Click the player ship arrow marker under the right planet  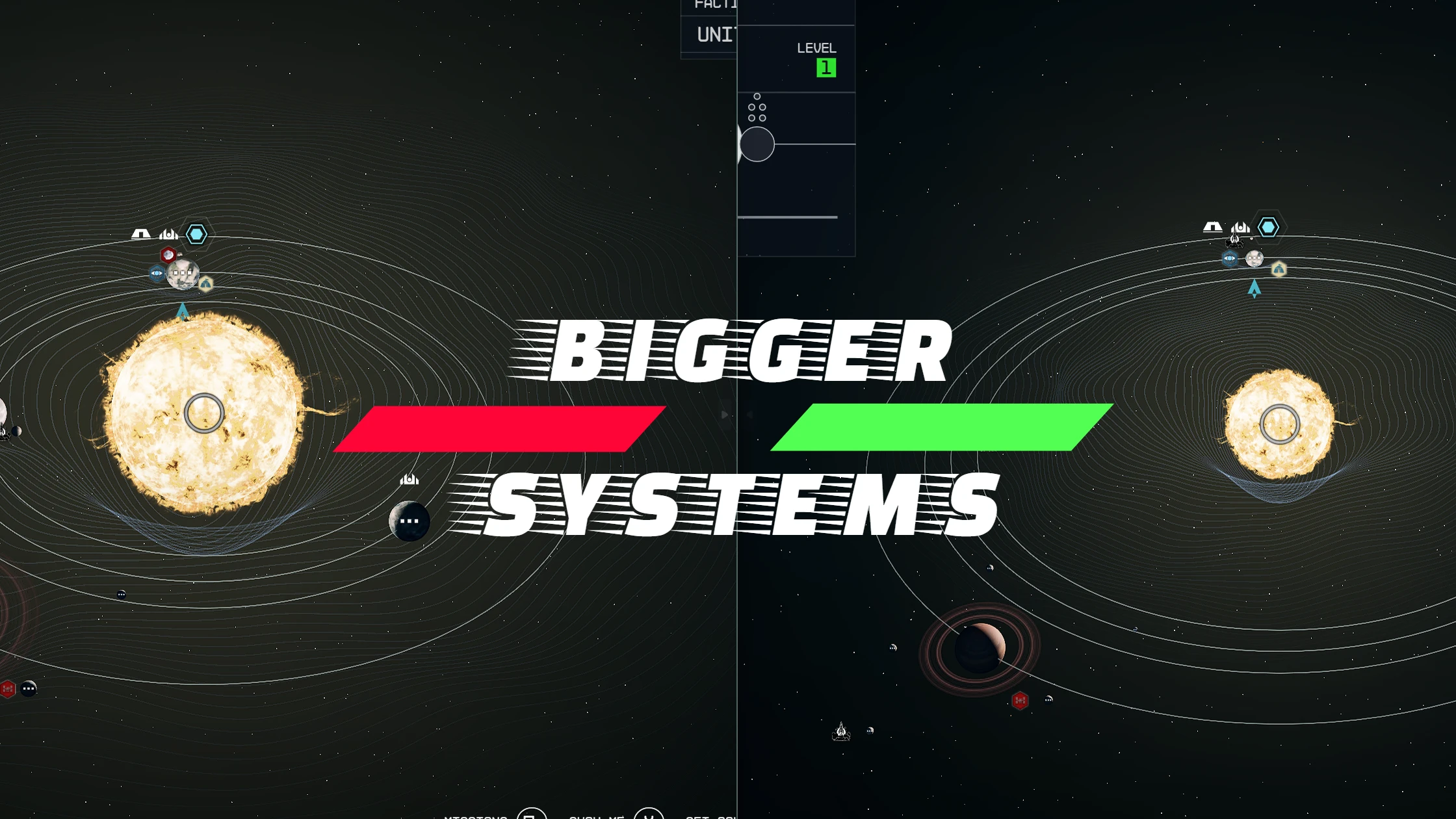click(x=1254, y=289)
